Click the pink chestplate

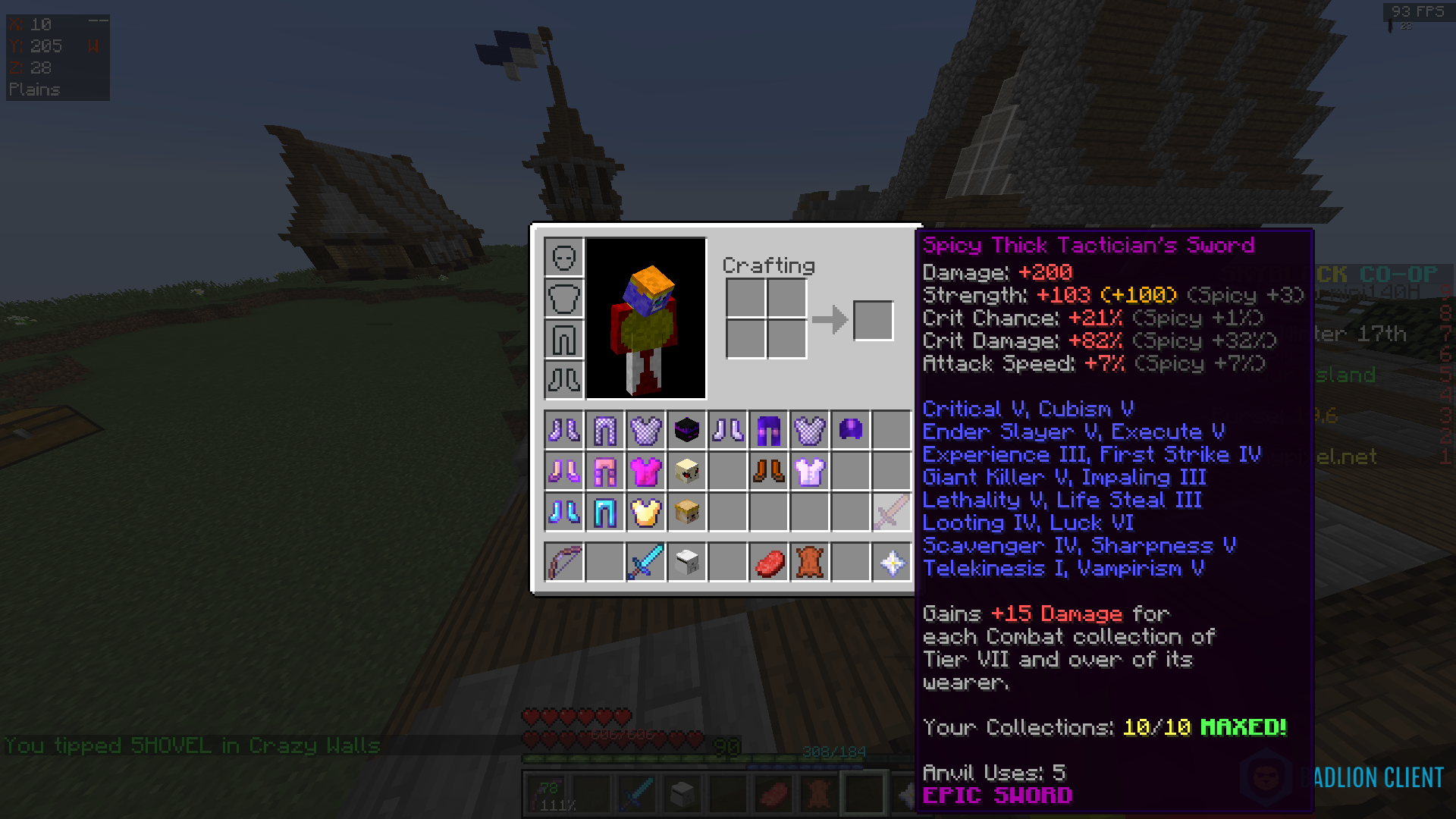[645, 471]
